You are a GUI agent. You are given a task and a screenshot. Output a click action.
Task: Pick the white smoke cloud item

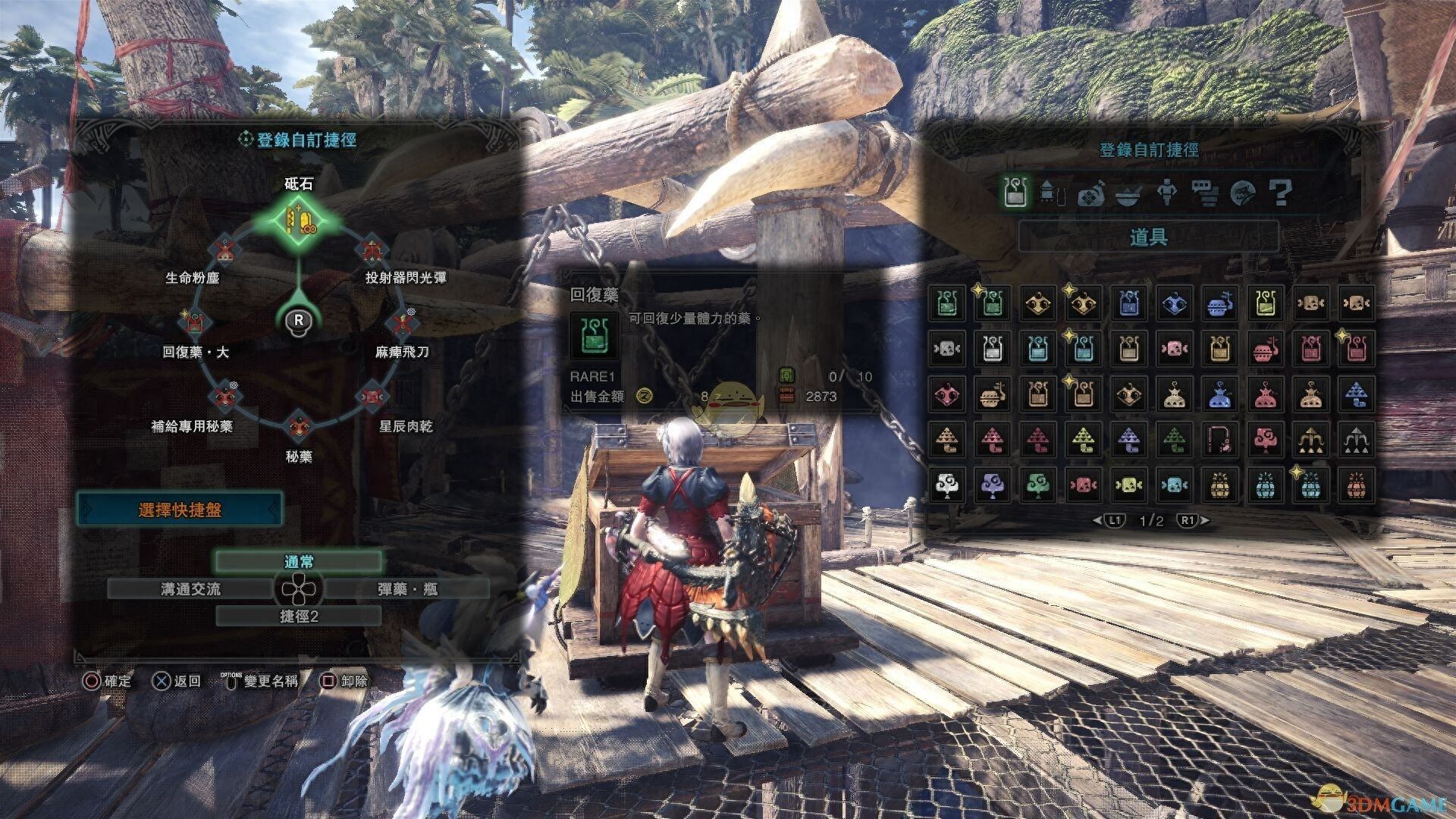point(946,485)
